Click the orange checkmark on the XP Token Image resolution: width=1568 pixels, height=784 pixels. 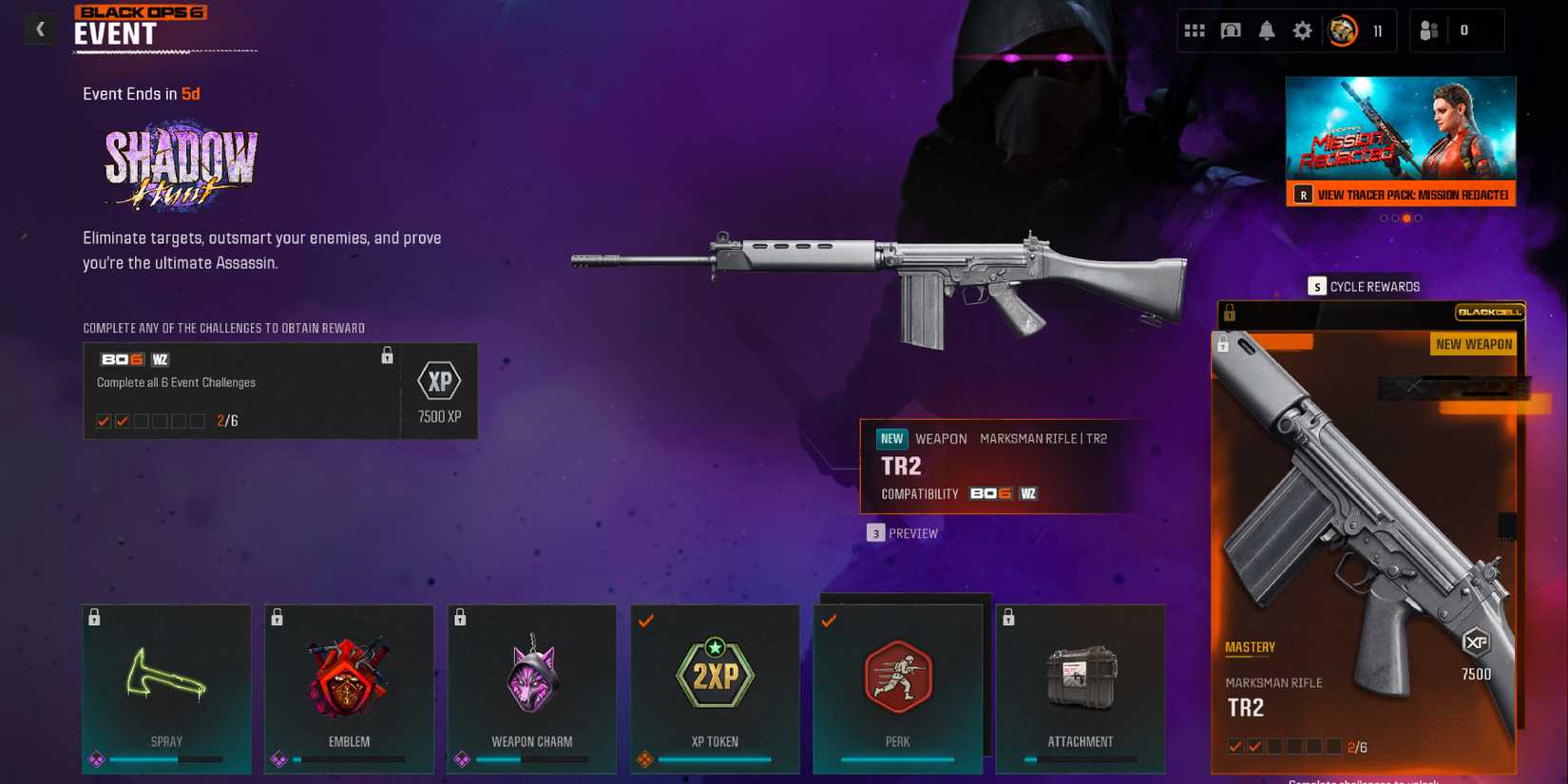(x=647, y=621)
